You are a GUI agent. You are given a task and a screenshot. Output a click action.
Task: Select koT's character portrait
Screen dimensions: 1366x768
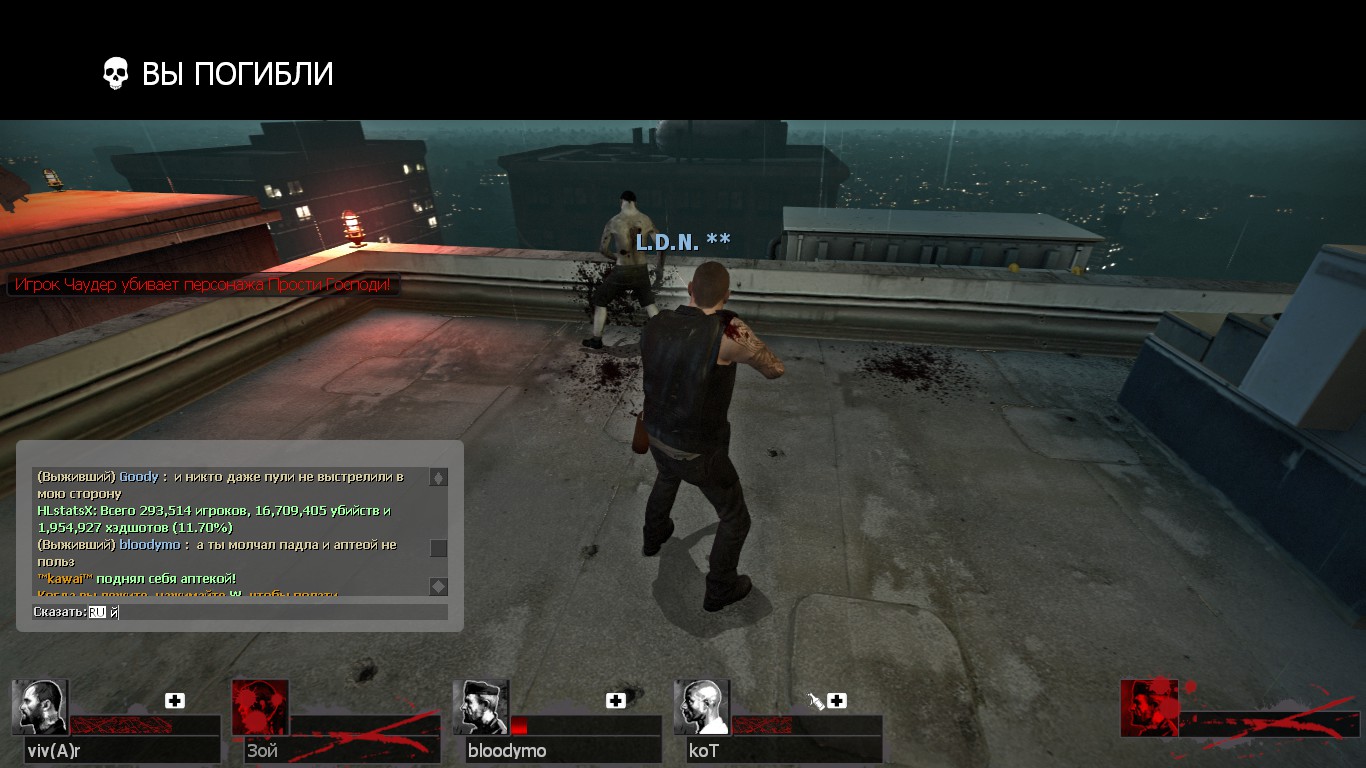702,708
